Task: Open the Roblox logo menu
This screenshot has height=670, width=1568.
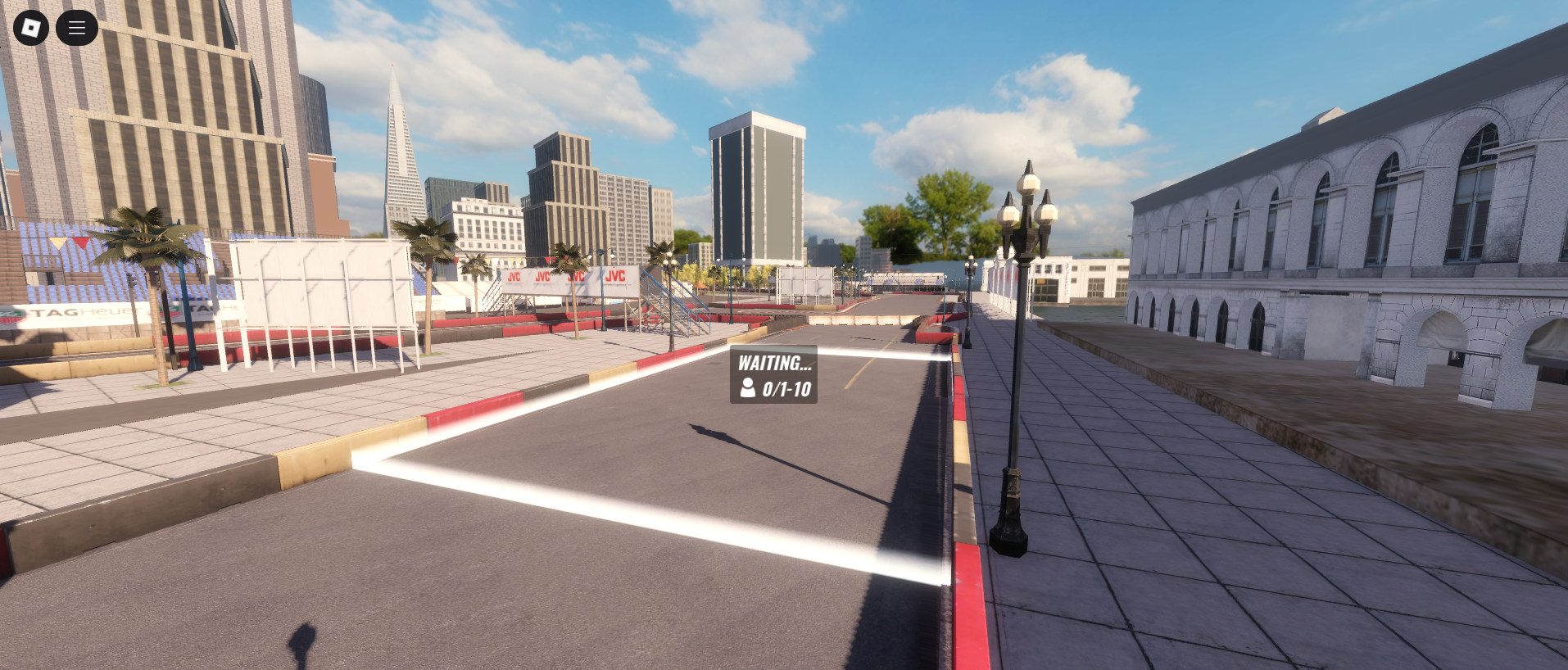Action: [31, 28]
